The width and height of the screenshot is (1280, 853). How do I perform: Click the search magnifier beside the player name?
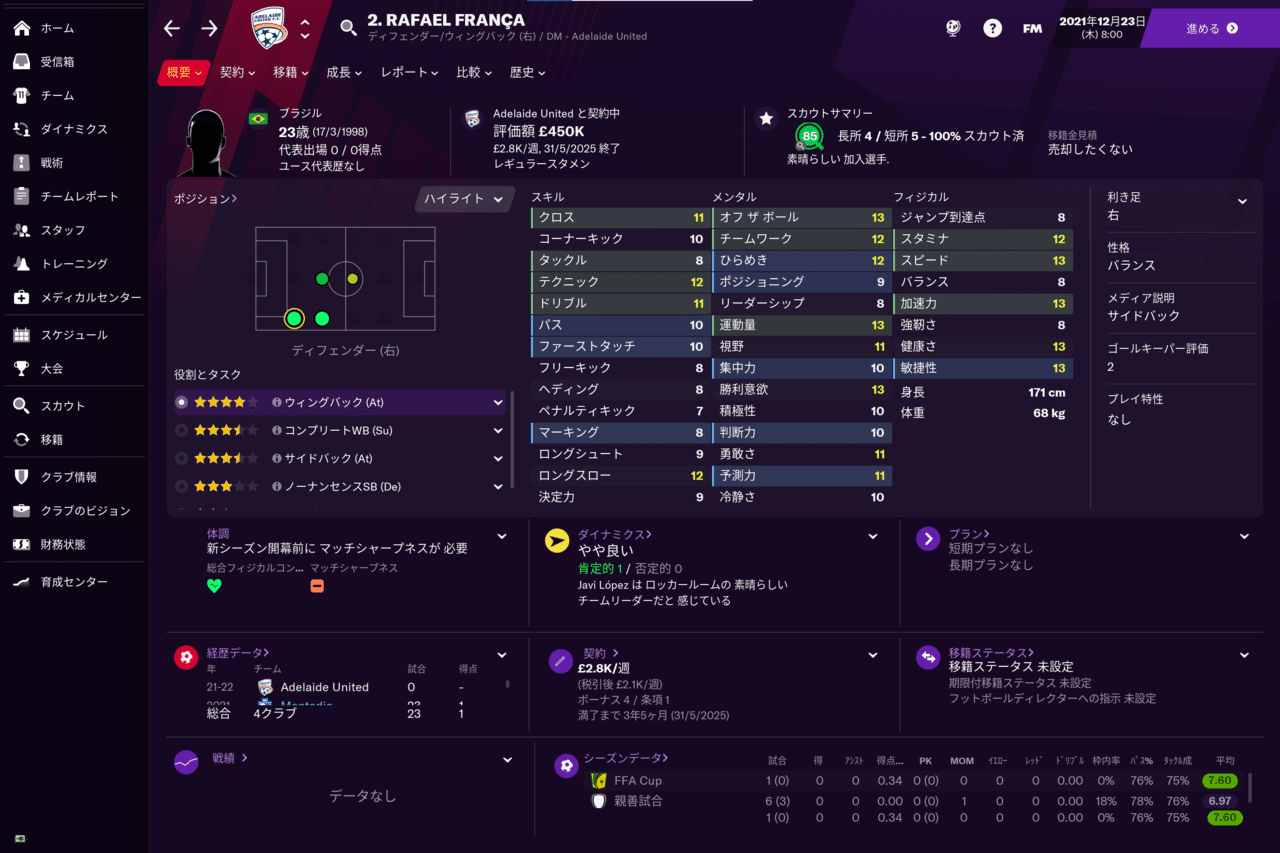click(347, 28)
